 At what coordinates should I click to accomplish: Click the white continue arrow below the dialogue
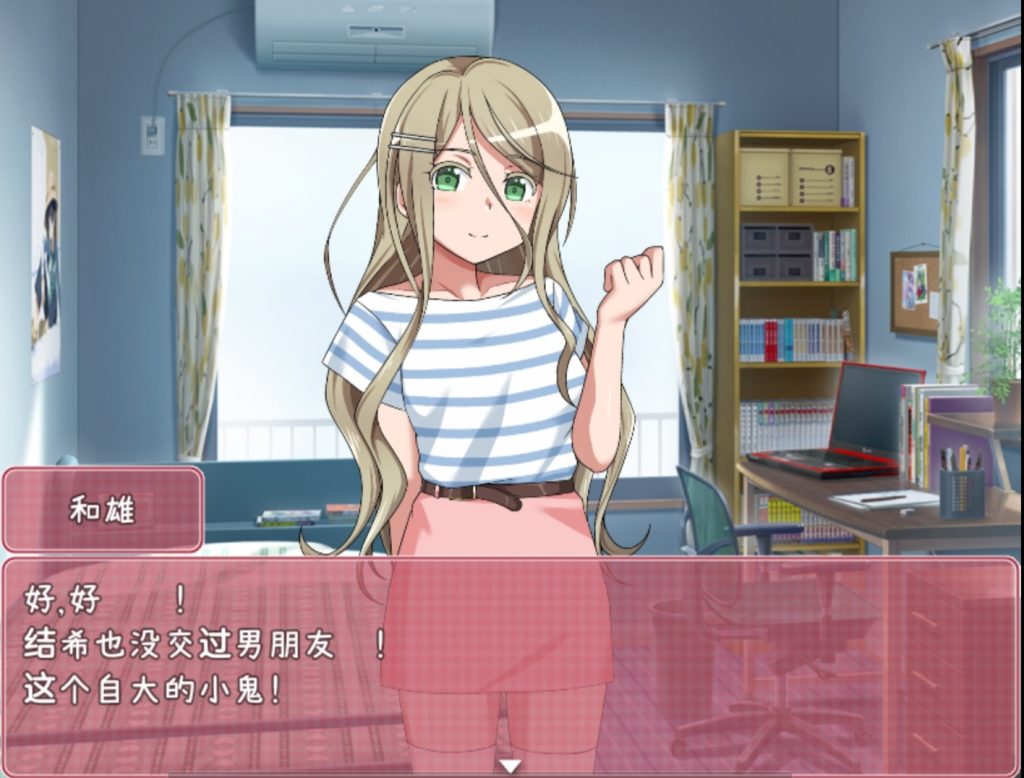coord(511,767)
